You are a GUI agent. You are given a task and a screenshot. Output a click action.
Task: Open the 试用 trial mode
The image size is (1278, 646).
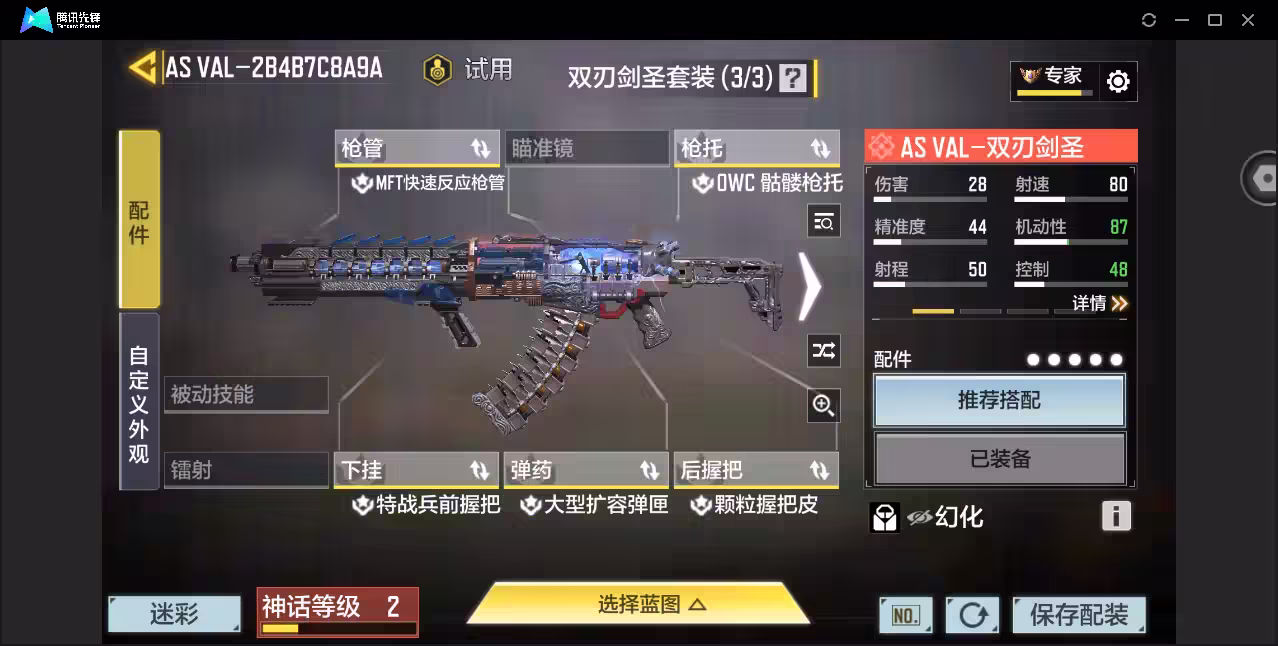pos(468,69)
